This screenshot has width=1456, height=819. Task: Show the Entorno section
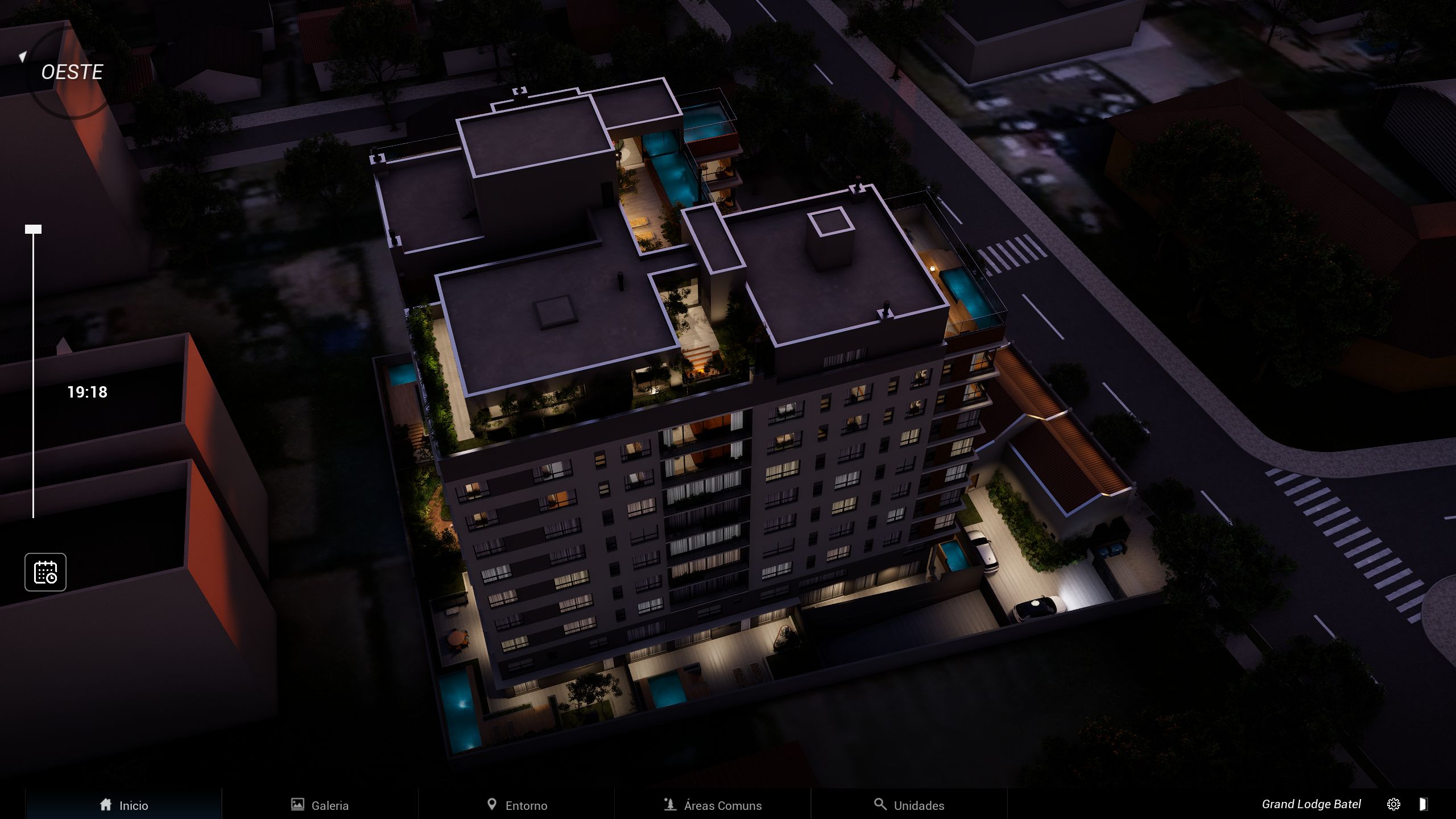pyautogui.click(x=517, y=805)
